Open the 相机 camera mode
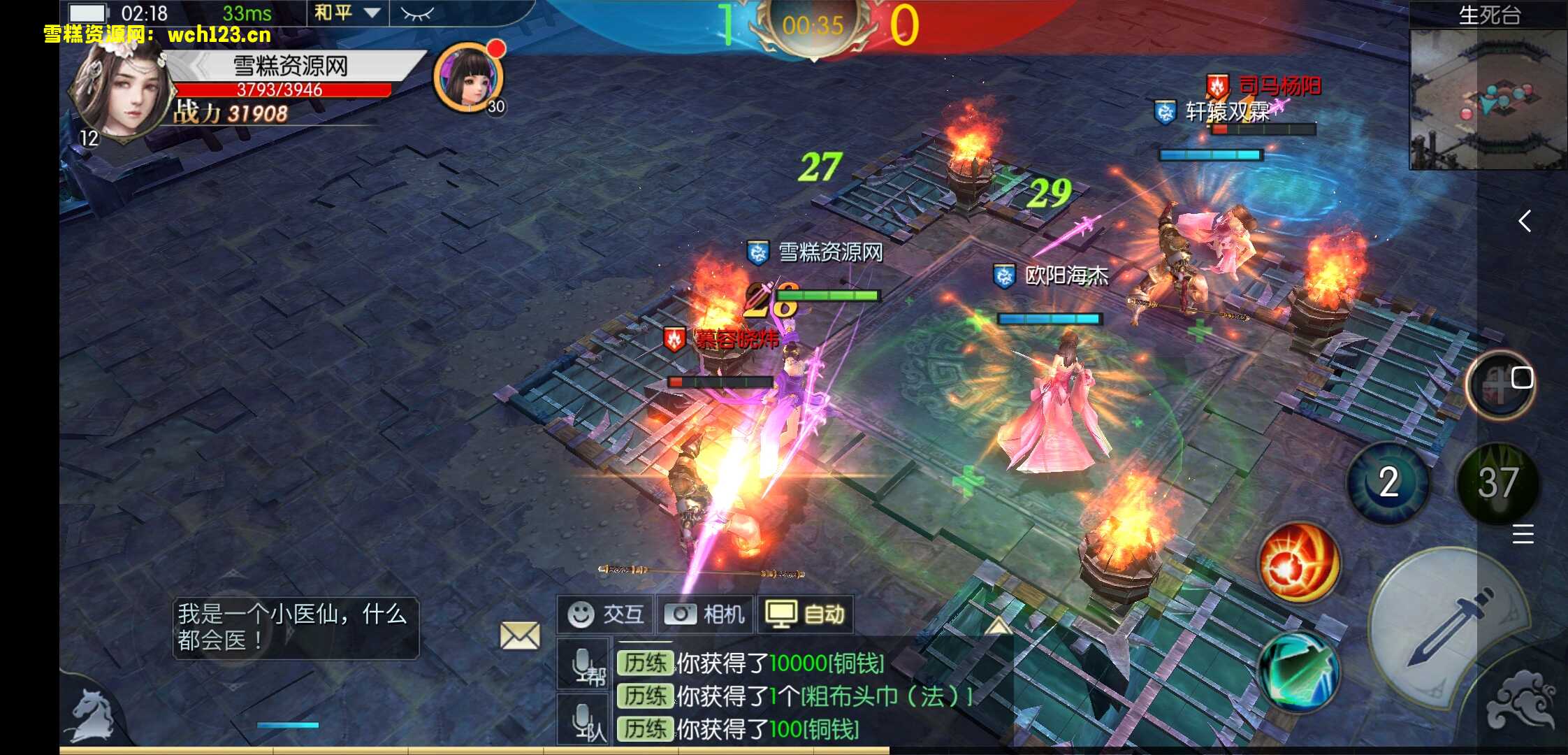 tap(704, 614)
